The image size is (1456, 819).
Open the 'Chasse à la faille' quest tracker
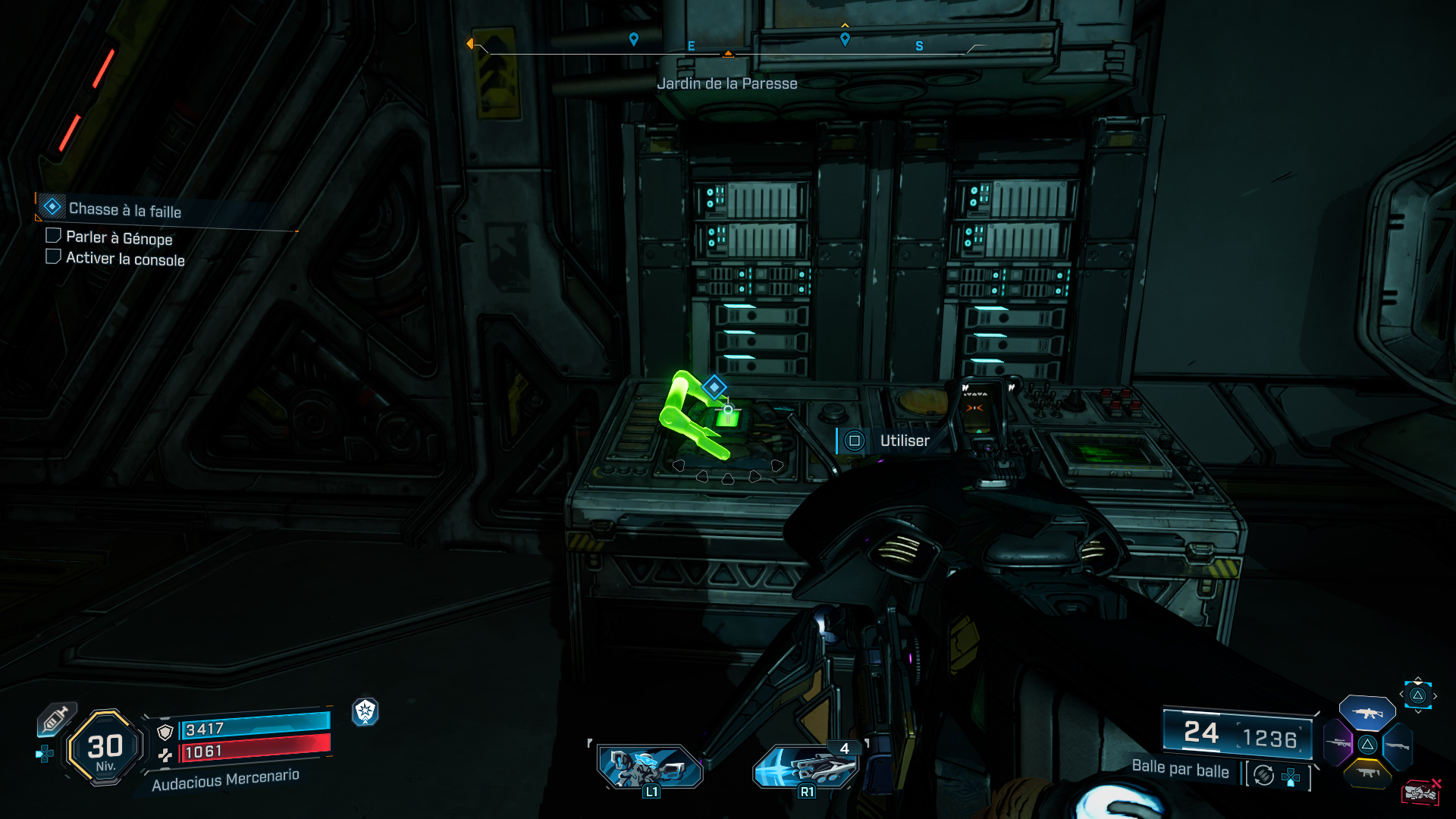tap(125, 209)
